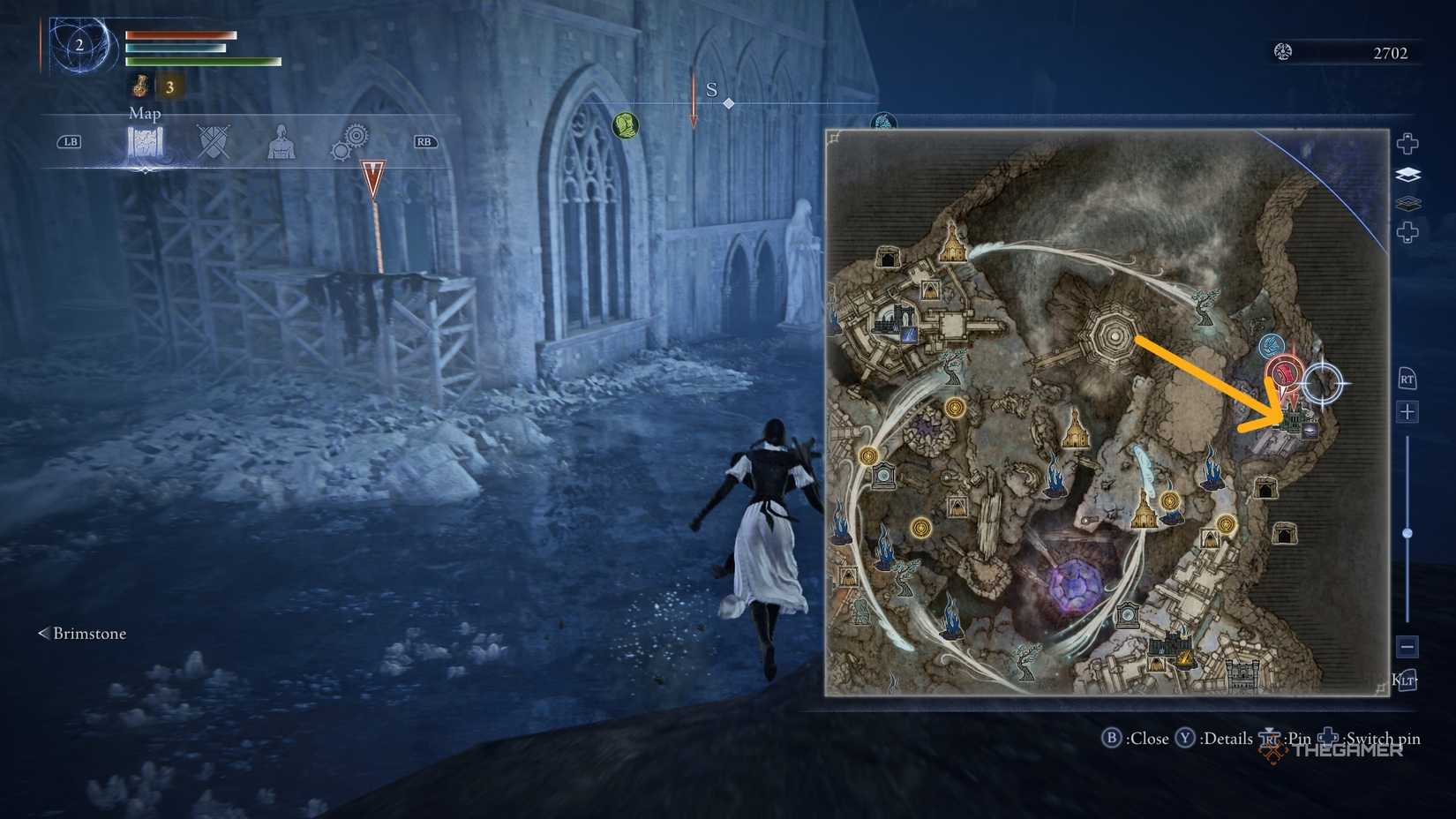This screenshot has width=1456, height=819.
Task: Toggle the underground layer icon below the layers button
Action: coord(1409,203)
